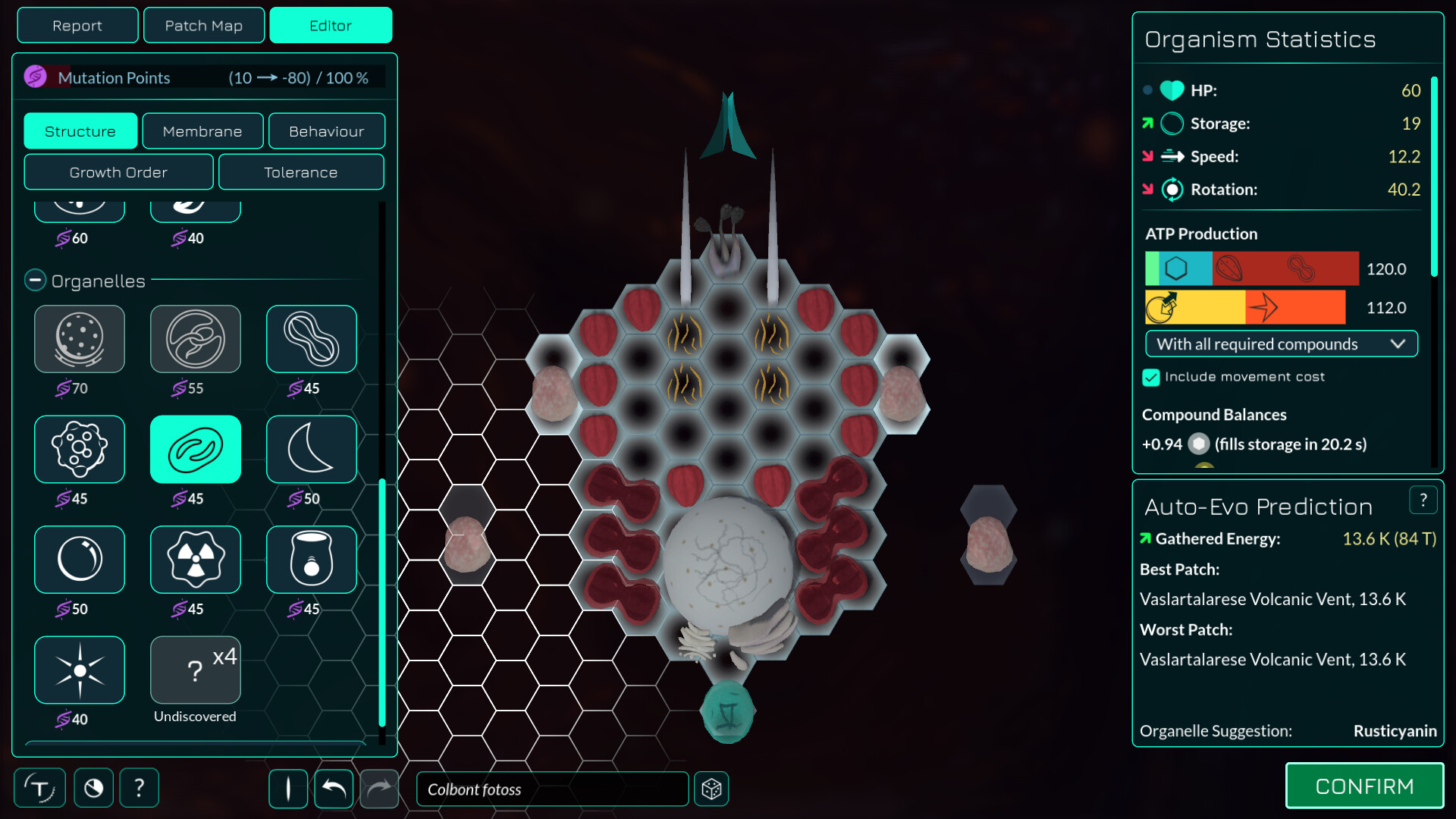Select the nucleus organelle costing 70

pyautogui.click(x=79, y=339)
